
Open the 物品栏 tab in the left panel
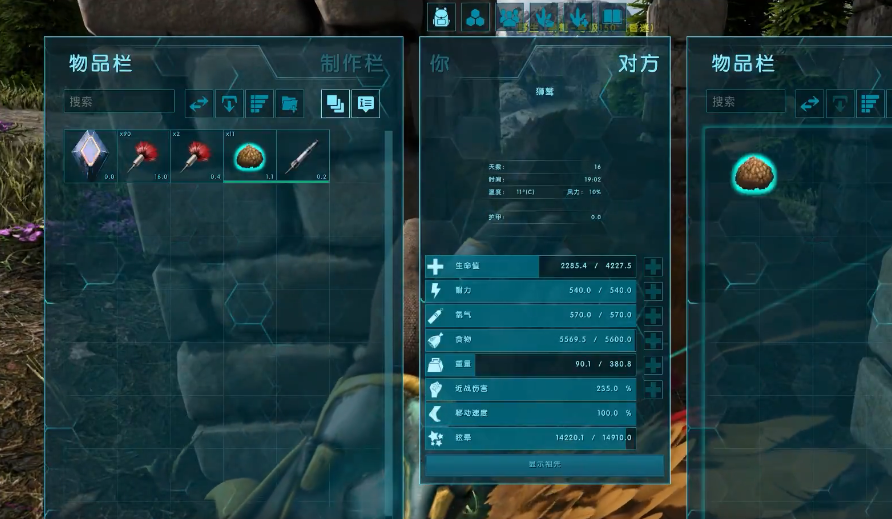point(100,64)
